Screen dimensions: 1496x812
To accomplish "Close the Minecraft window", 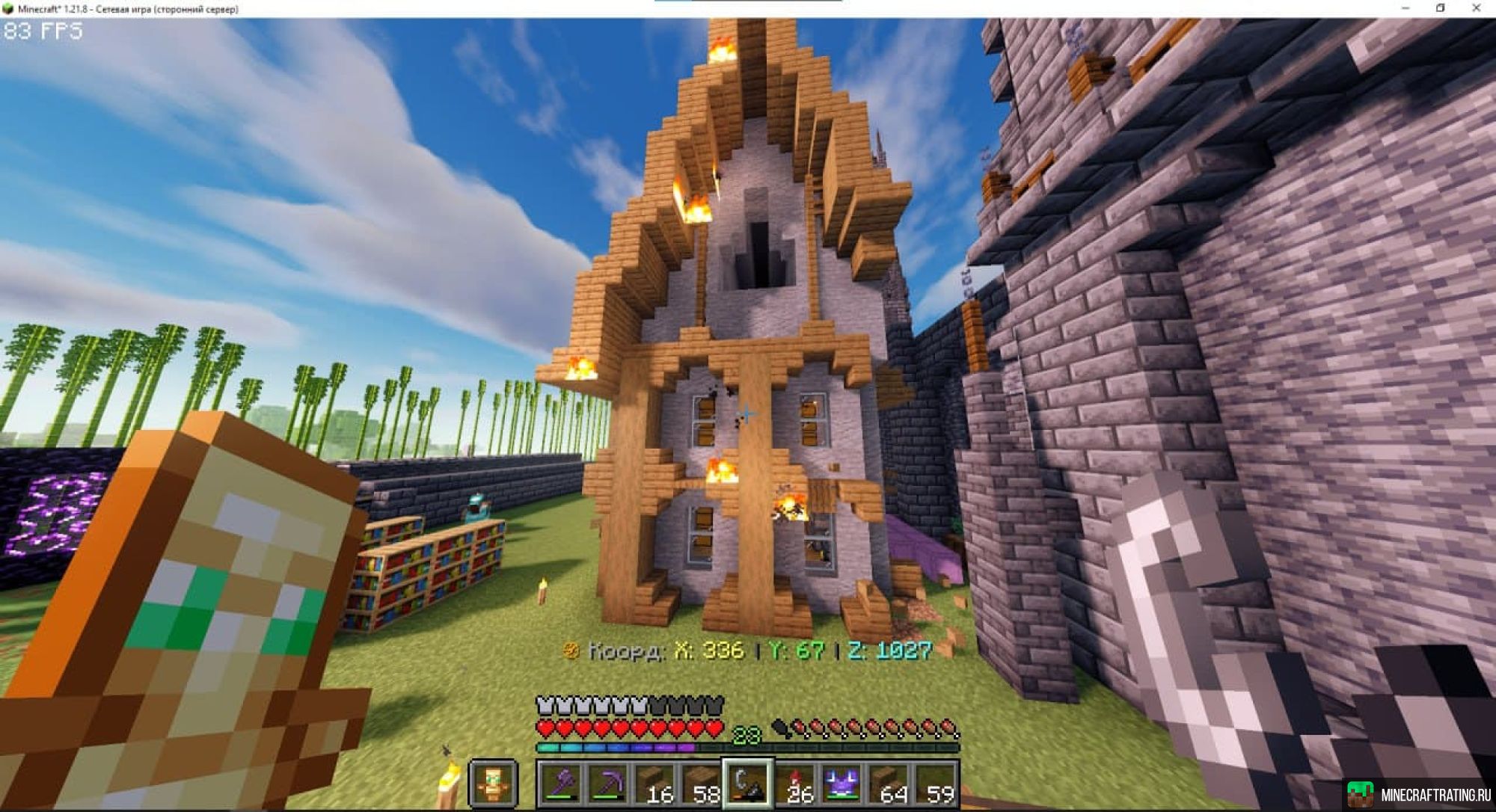I will tap(1476, 8).
